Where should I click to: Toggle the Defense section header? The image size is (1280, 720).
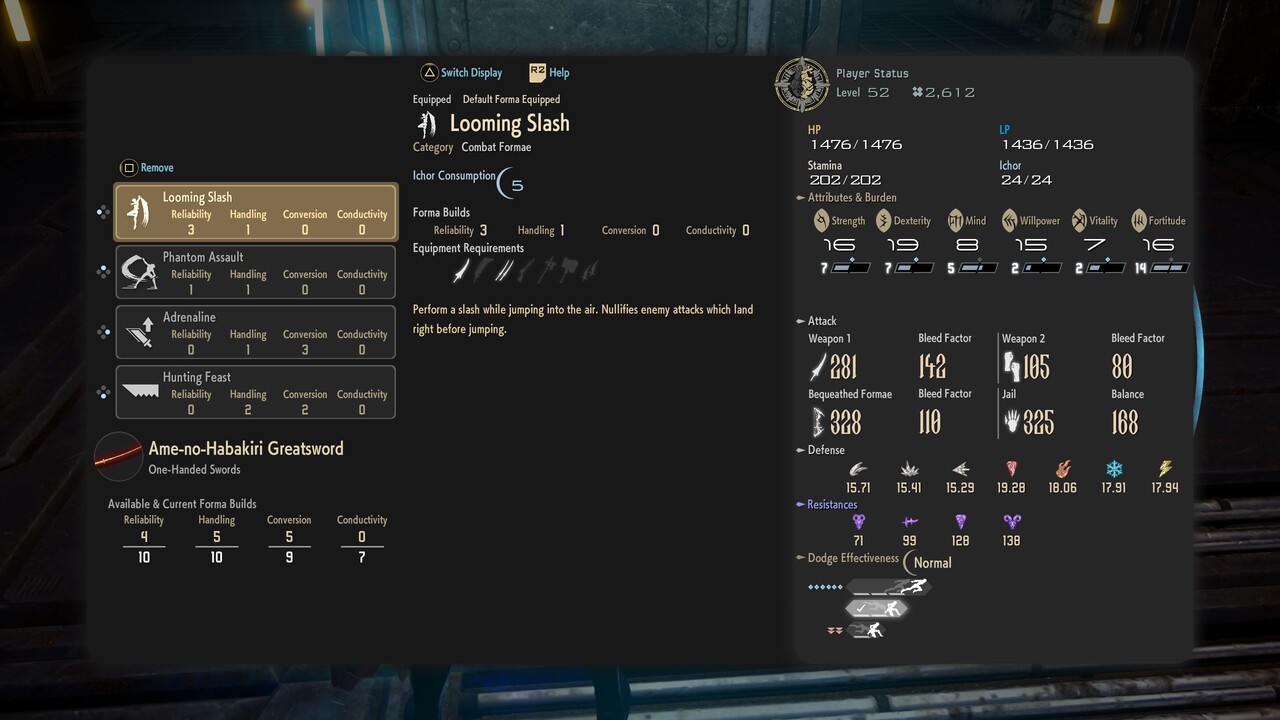pos(820,450)
